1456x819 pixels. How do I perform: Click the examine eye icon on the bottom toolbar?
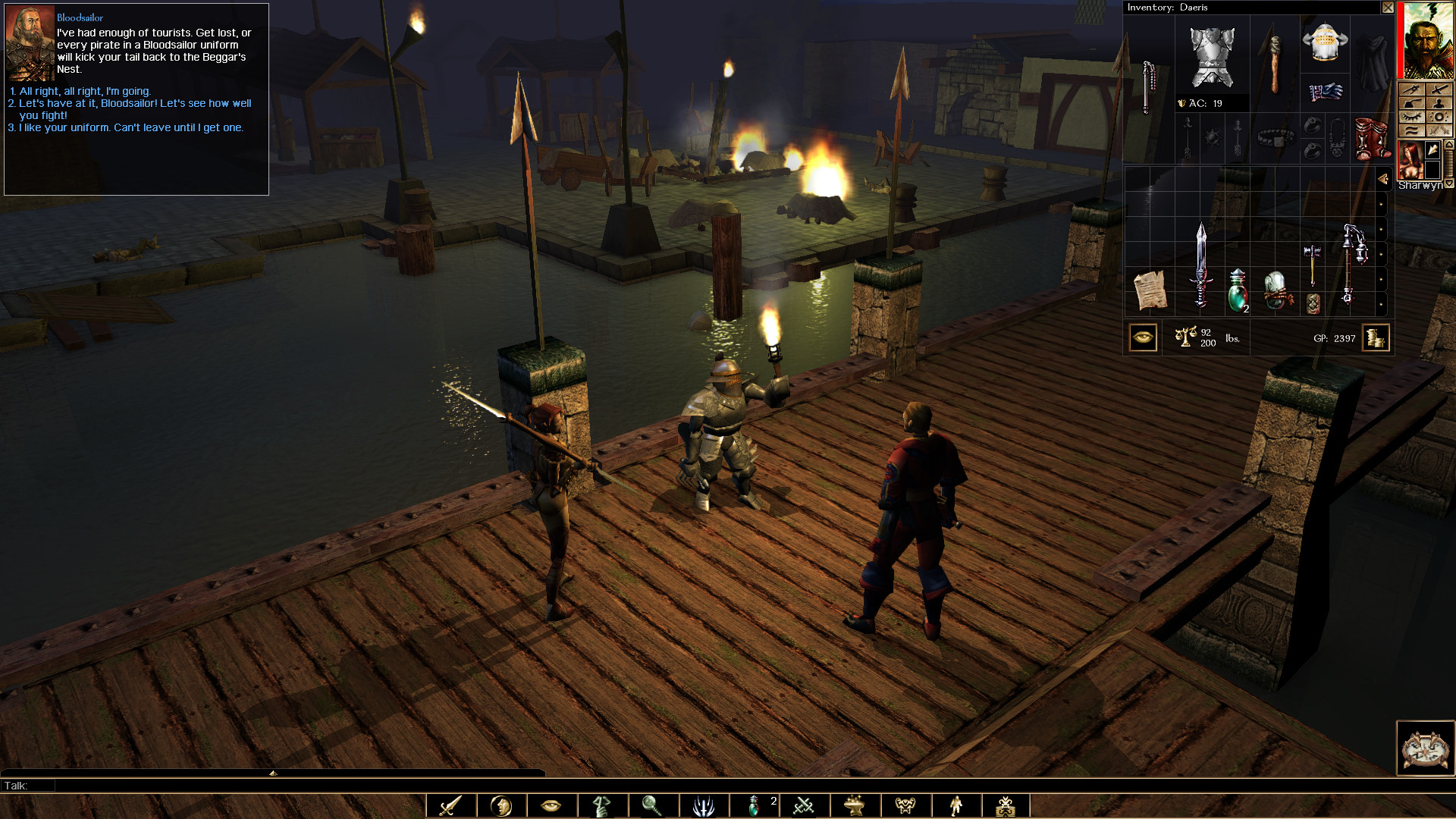[551, 805]
